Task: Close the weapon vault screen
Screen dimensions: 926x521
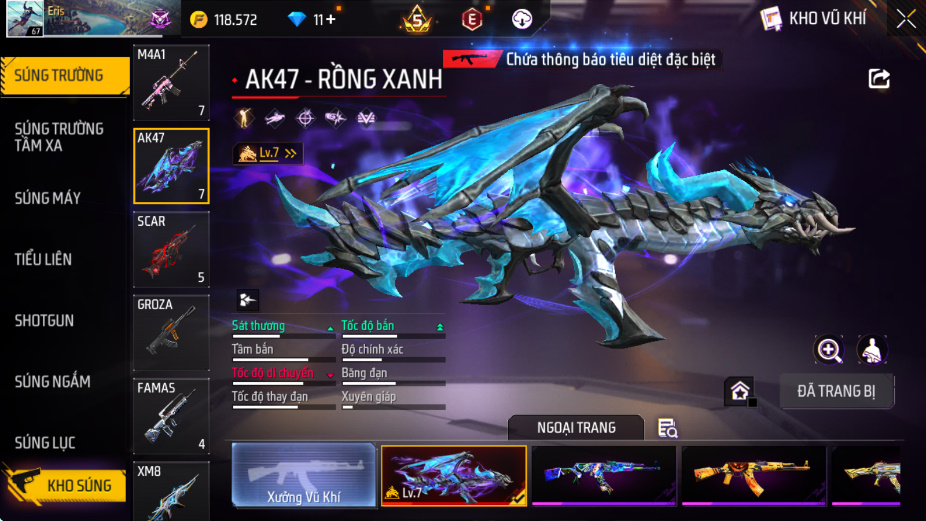Action: 905,18
